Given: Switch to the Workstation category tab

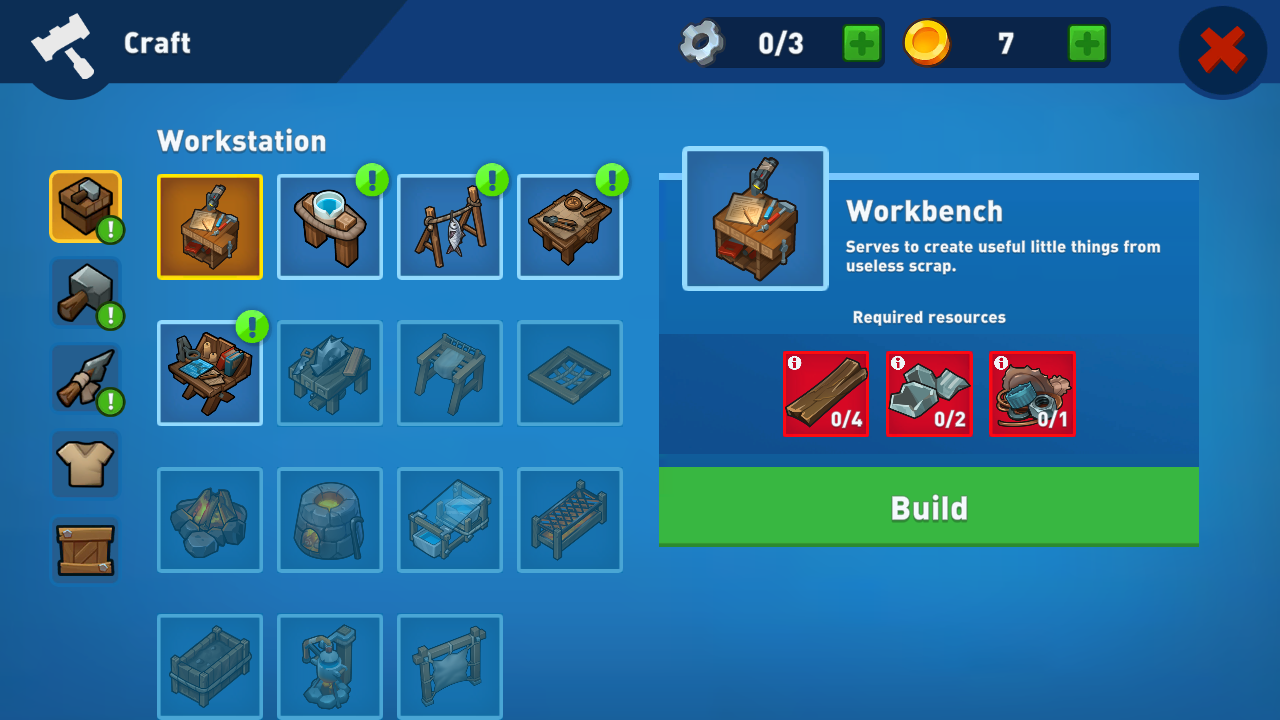Looking at the screenshot, I should click(85, 206).
